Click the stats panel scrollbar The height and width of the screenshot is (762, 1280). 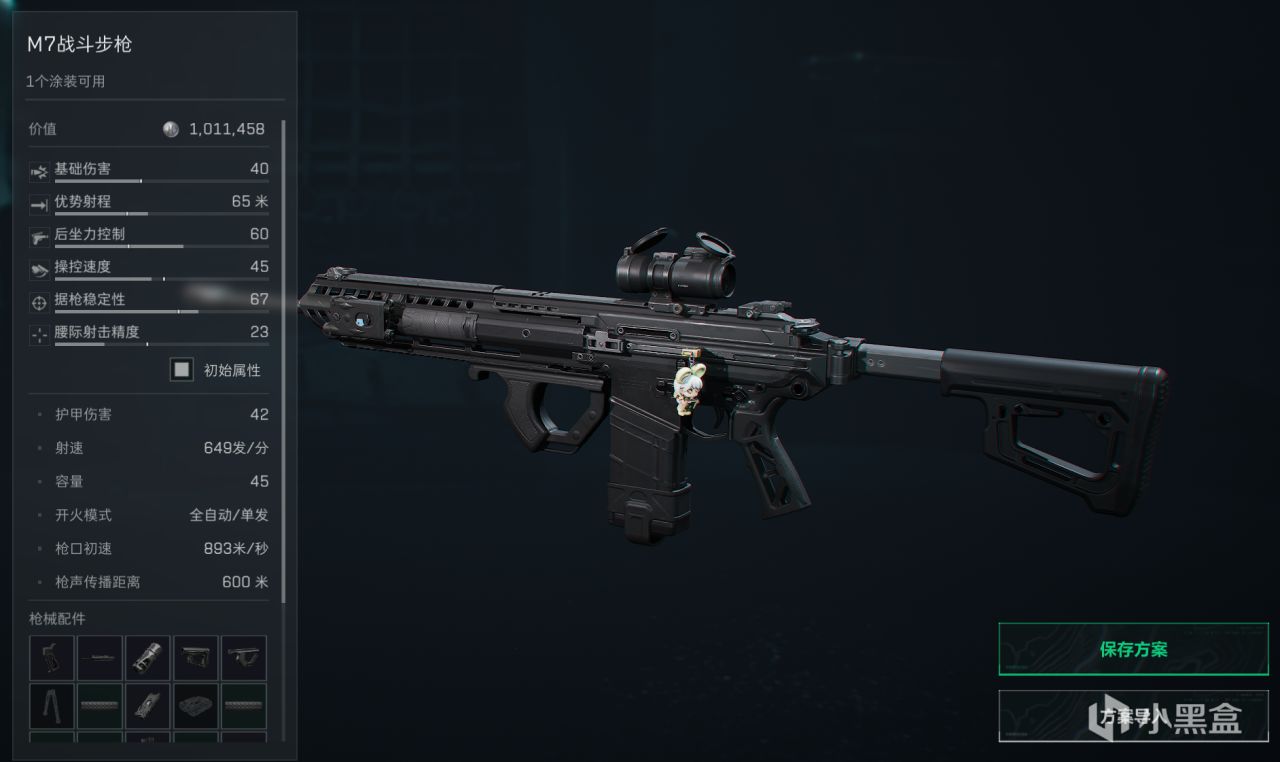[283, 360]
